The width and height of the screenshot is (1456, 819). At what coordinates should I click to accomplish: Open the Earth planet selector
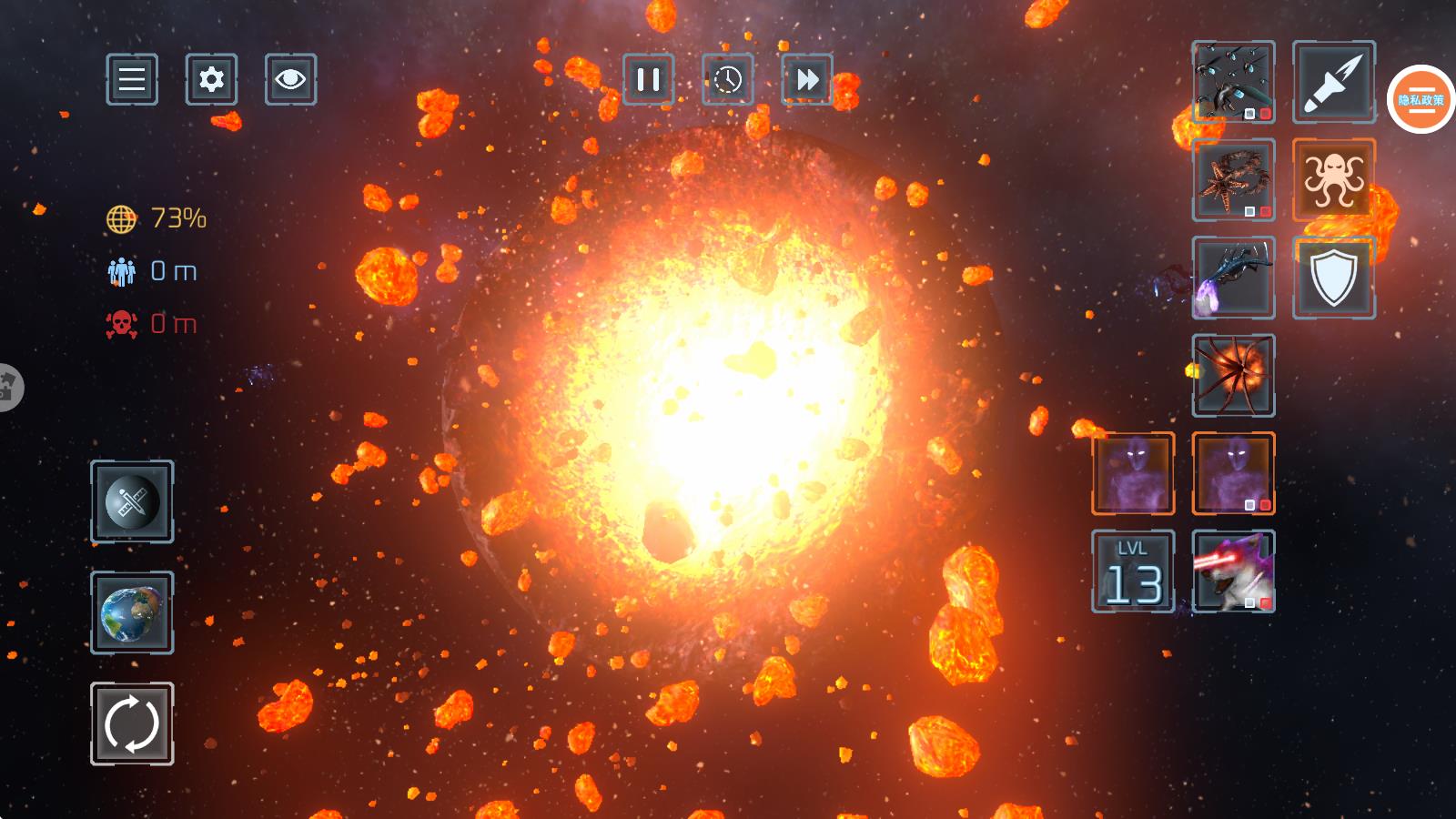[132, 612]
